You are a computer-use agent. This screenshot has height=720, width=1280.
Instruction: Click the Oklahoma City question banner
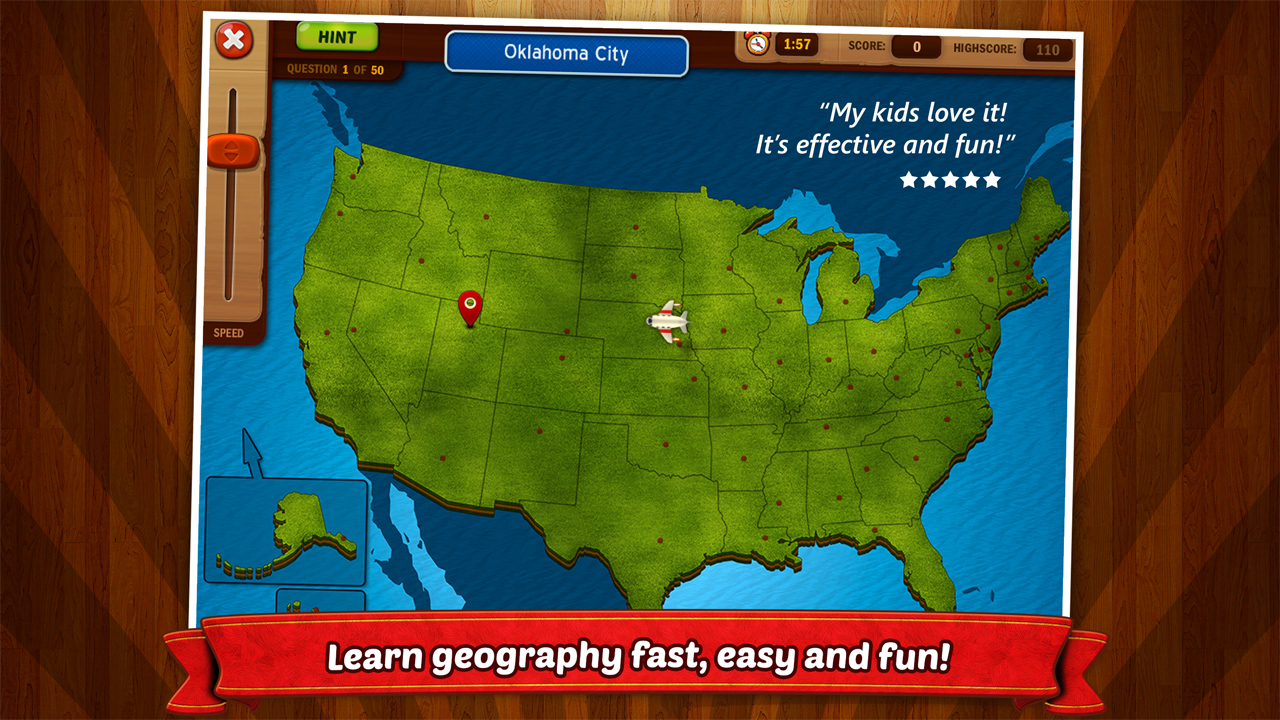pos(566,54)
